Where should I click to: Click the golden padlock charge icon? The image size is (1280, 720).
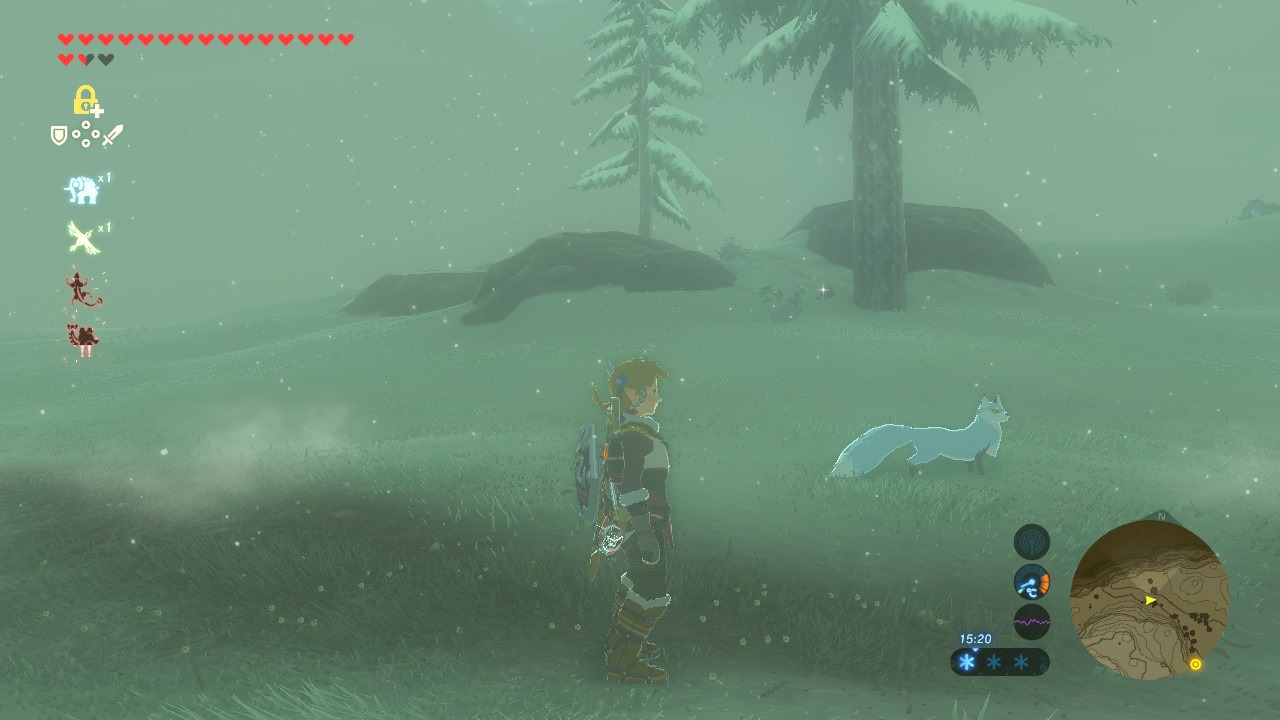(x=85, y=100)
